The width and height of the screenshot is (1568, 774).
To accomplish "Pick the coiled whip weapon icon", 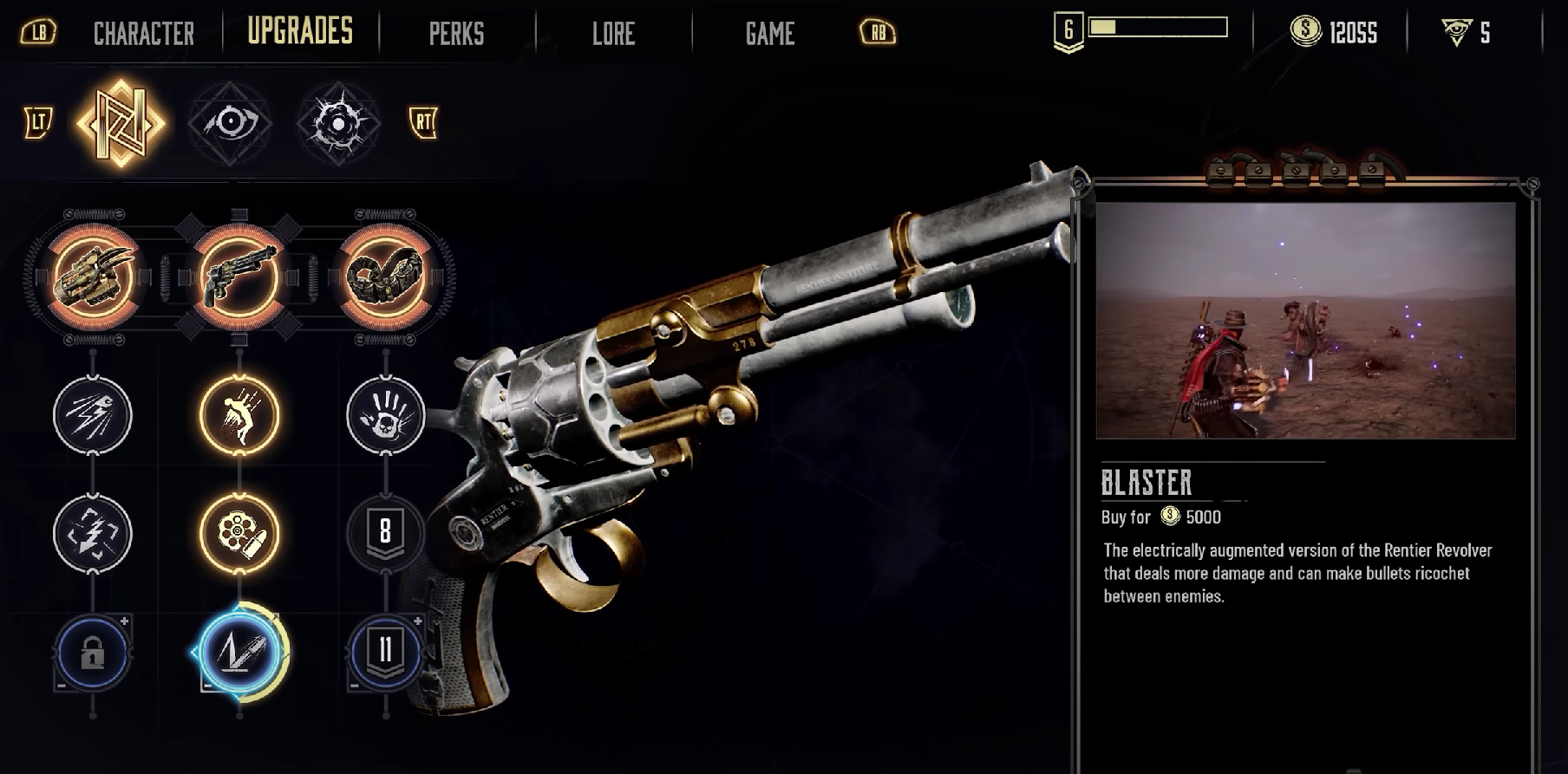I will [x=386, y=277].
